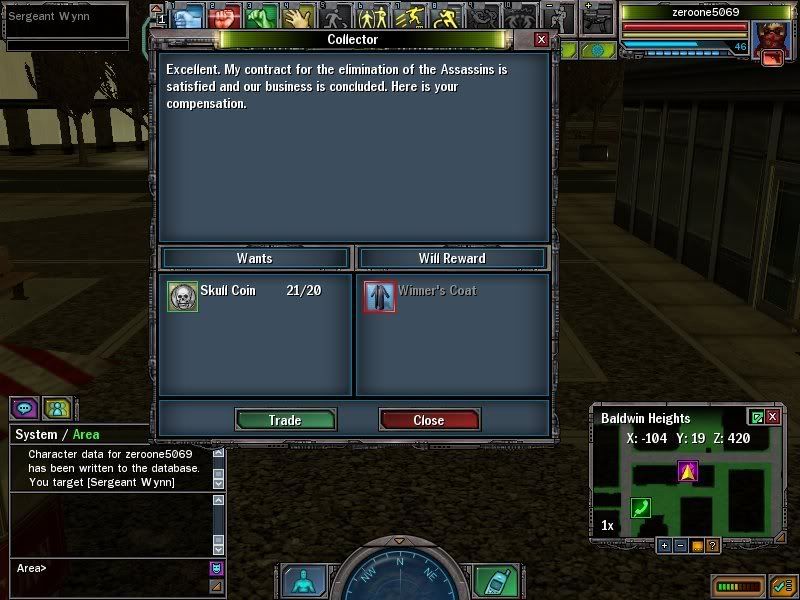The width and height of the screenshot is (800, 600).
Task: Close the Collector window with the X
Action: pyautogui.click(x=541, y=39)
